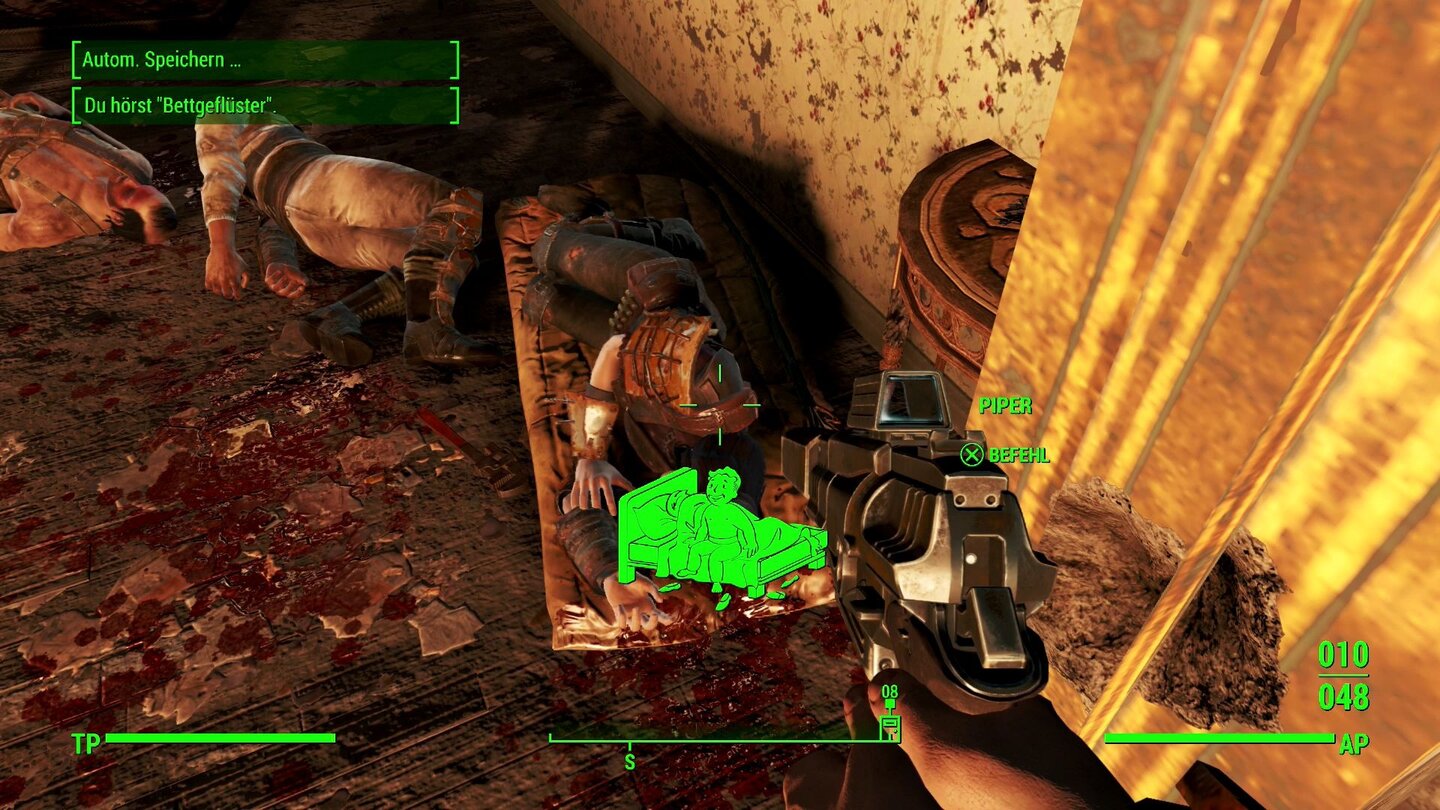Image resolution: width=1440 pixels, height=810 pixels.
Task: Click the reserve ammo count "048"
Action: (x=1345, y=696)
